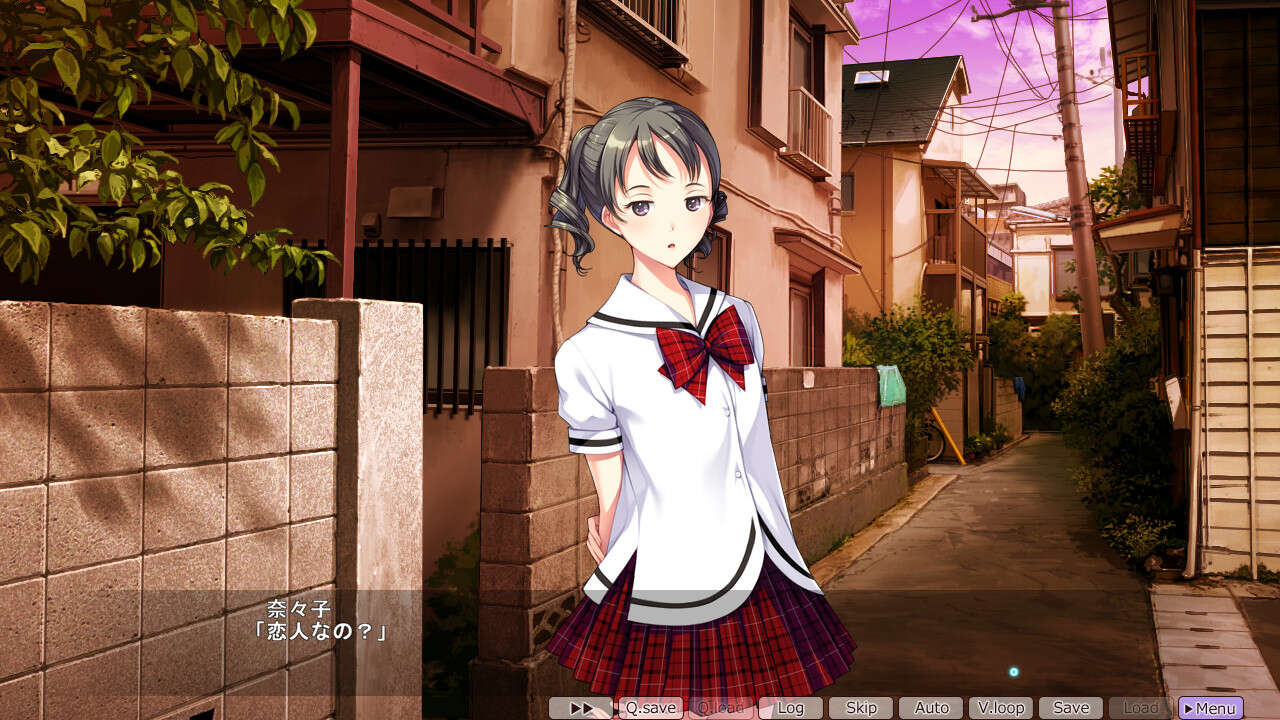1280x720 pixels.
Task: Open the message backlog via Log
Action: 791,707
